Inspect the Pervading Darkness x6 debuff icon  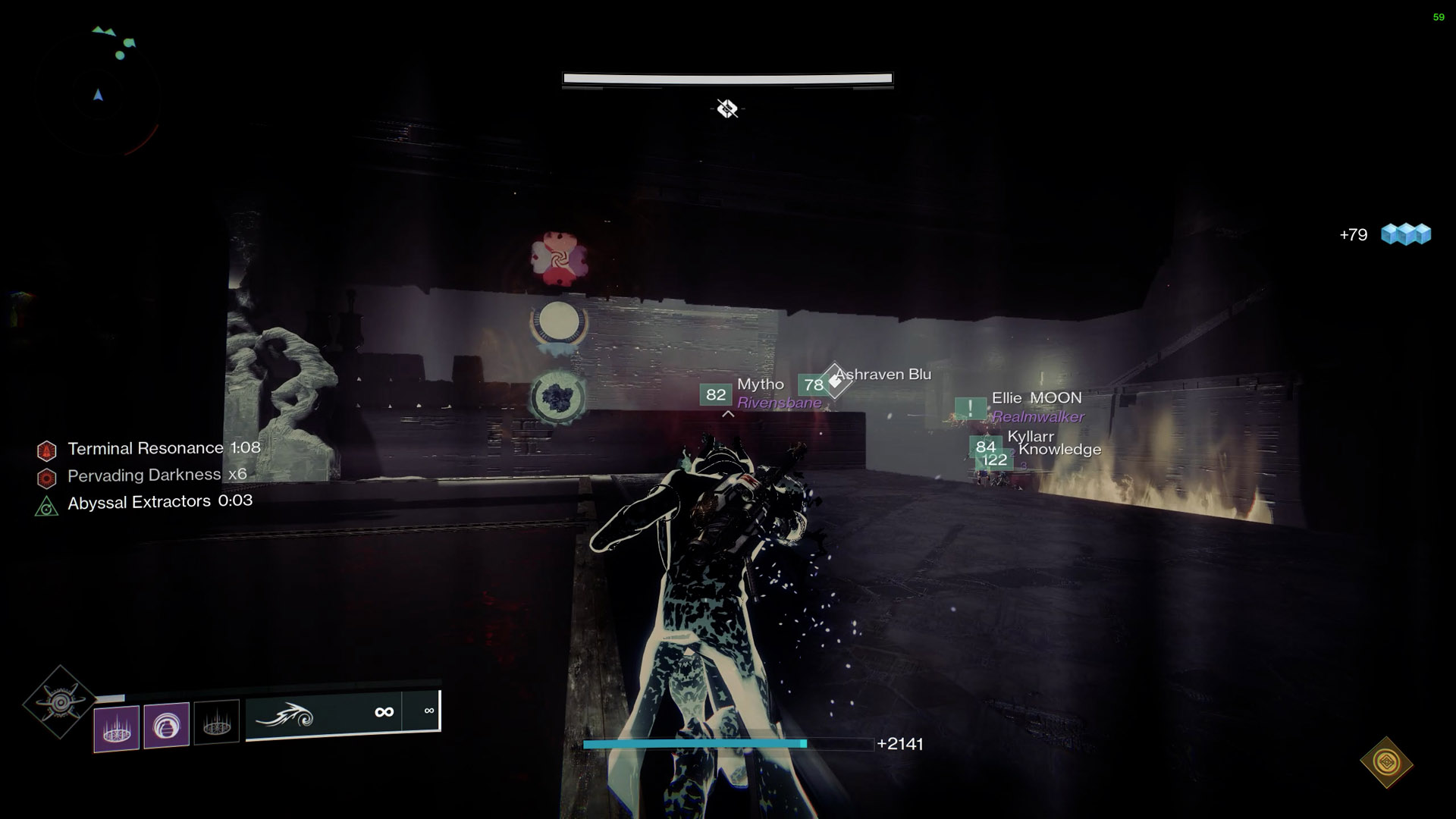(47, 479)
